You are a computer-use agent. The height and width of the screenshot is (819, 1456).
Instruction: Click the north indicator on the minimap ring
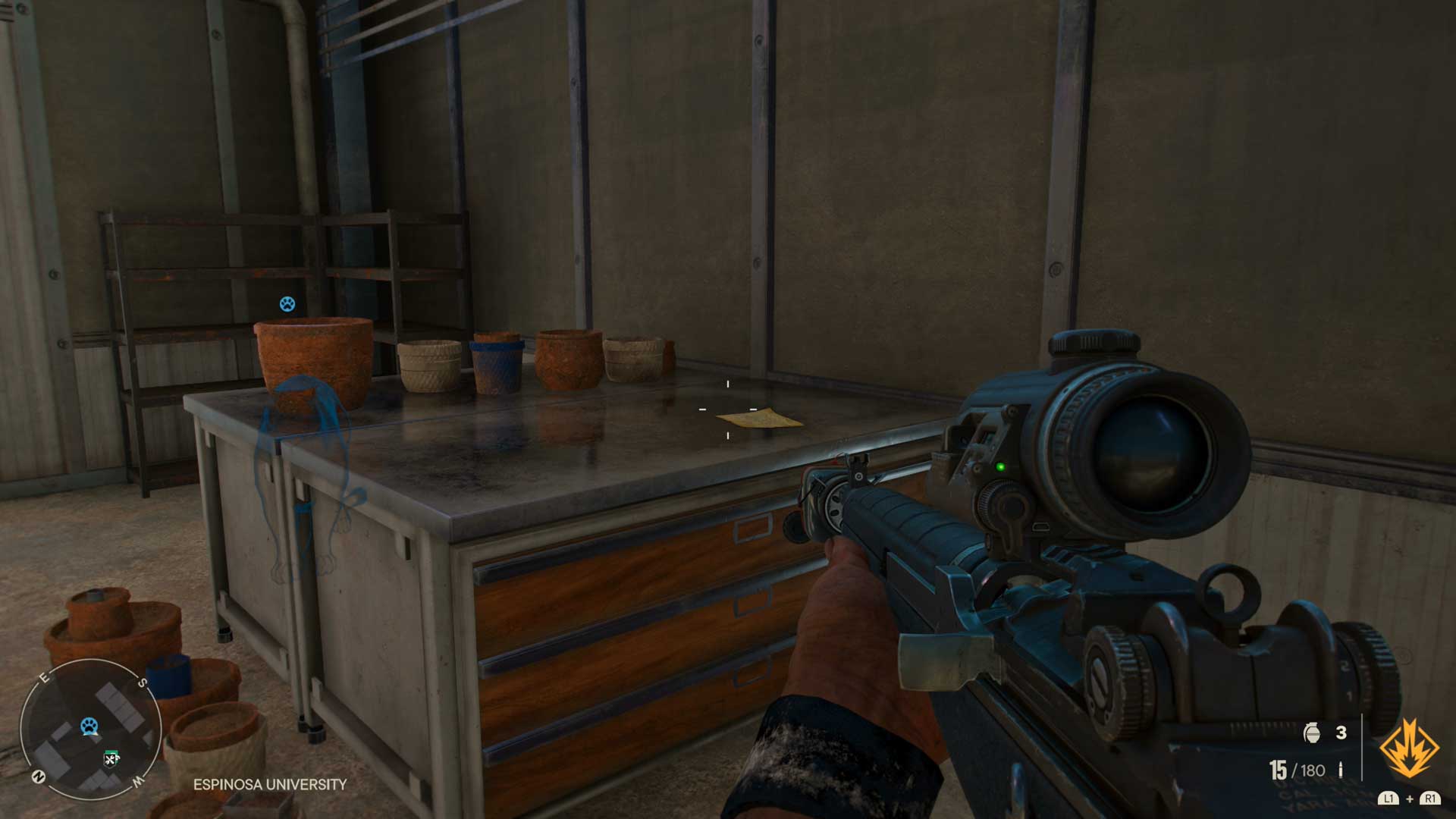(x=39, y=777)
